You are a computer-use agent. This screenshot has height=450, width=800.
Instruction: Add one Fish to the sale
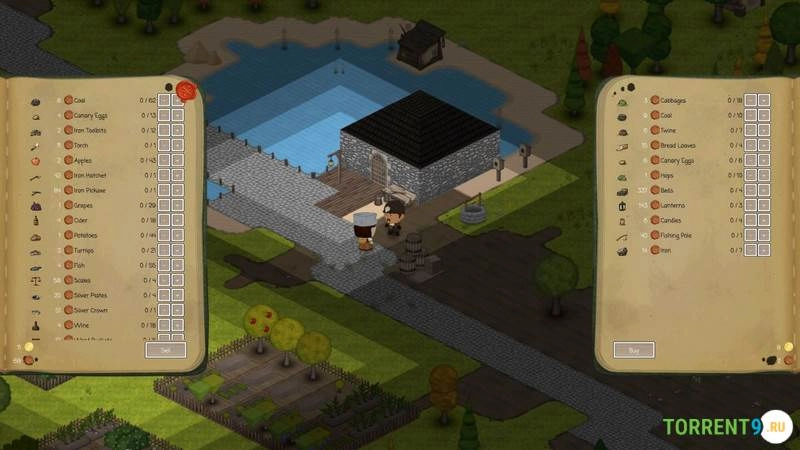(178, 265)
